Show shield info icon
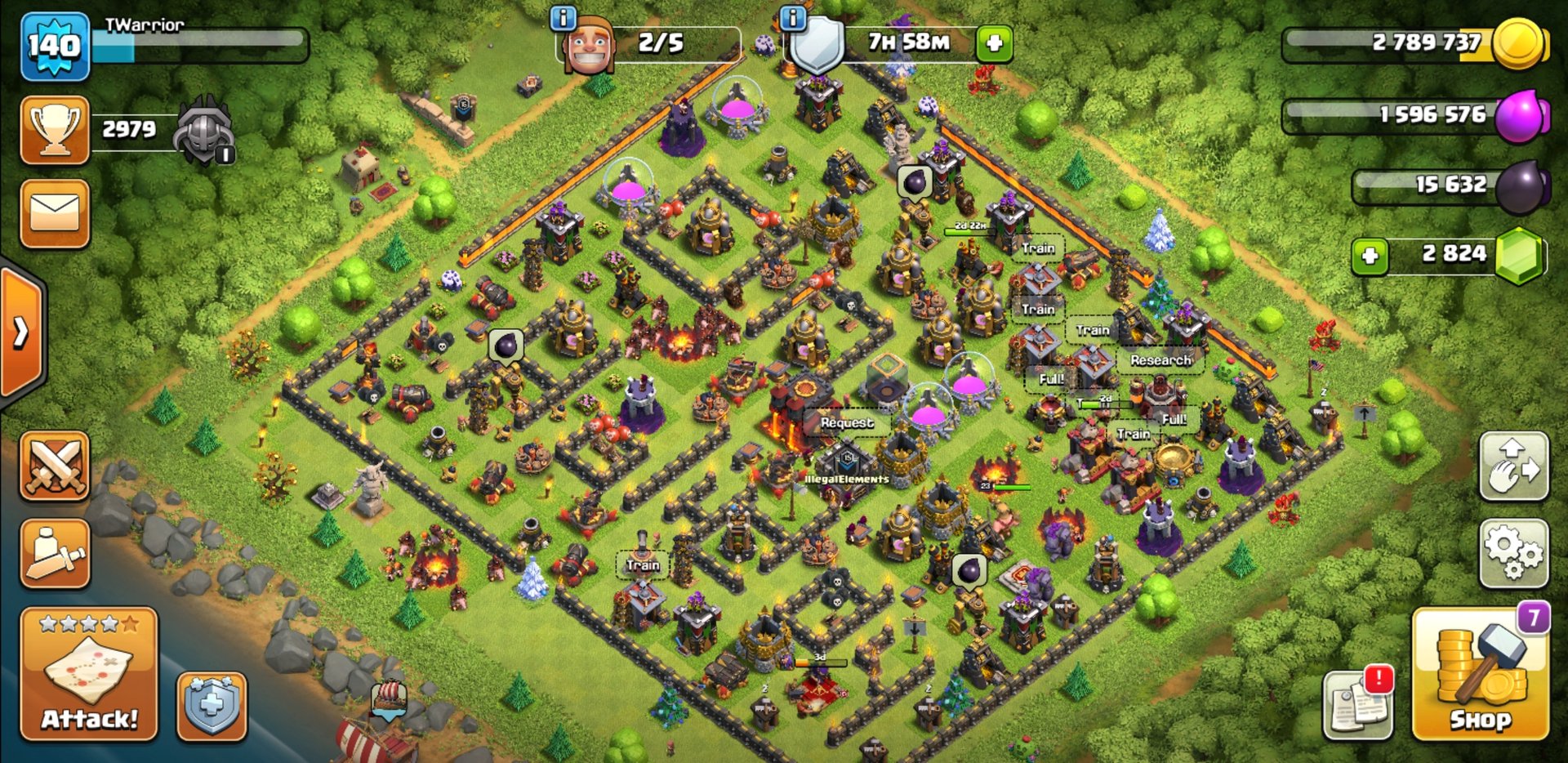Screen dimensions: 1568x763 pos(792,18)
